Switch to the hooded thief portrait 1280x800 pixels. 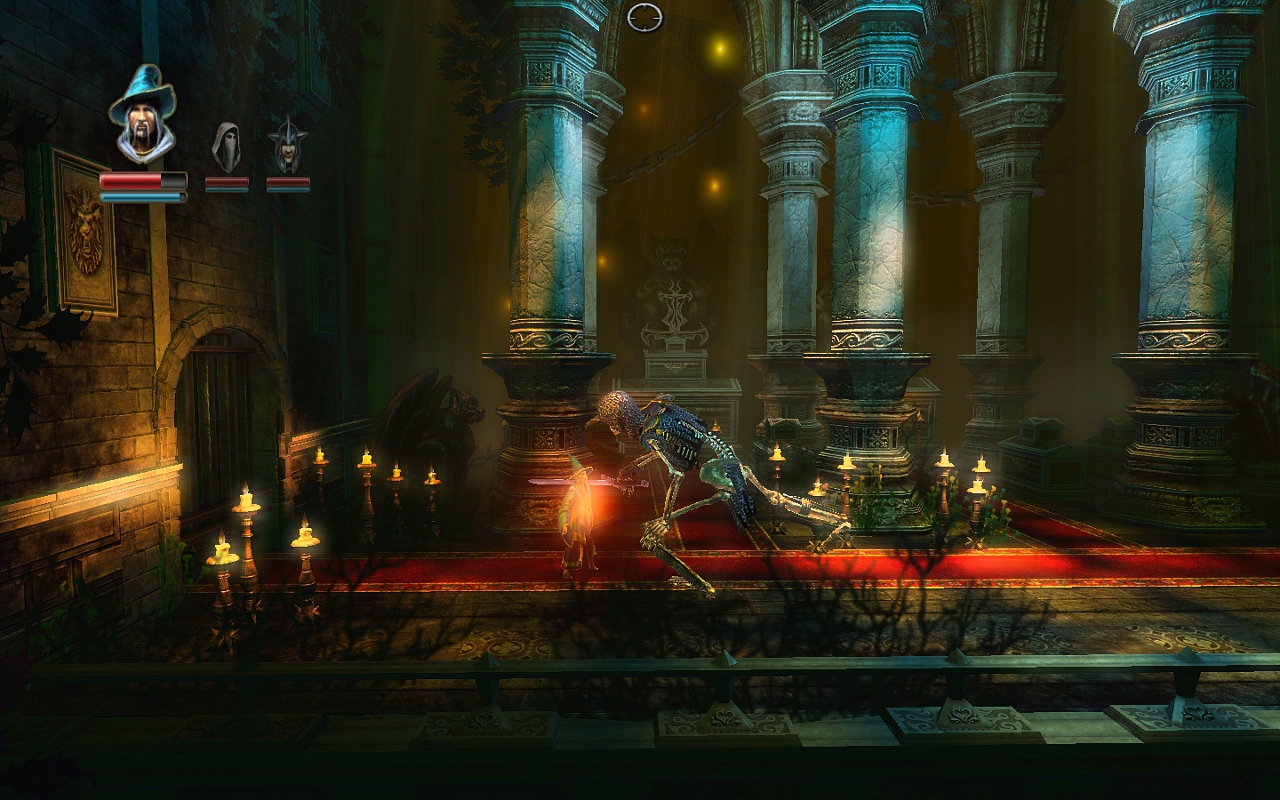click(x=227, y=146)
